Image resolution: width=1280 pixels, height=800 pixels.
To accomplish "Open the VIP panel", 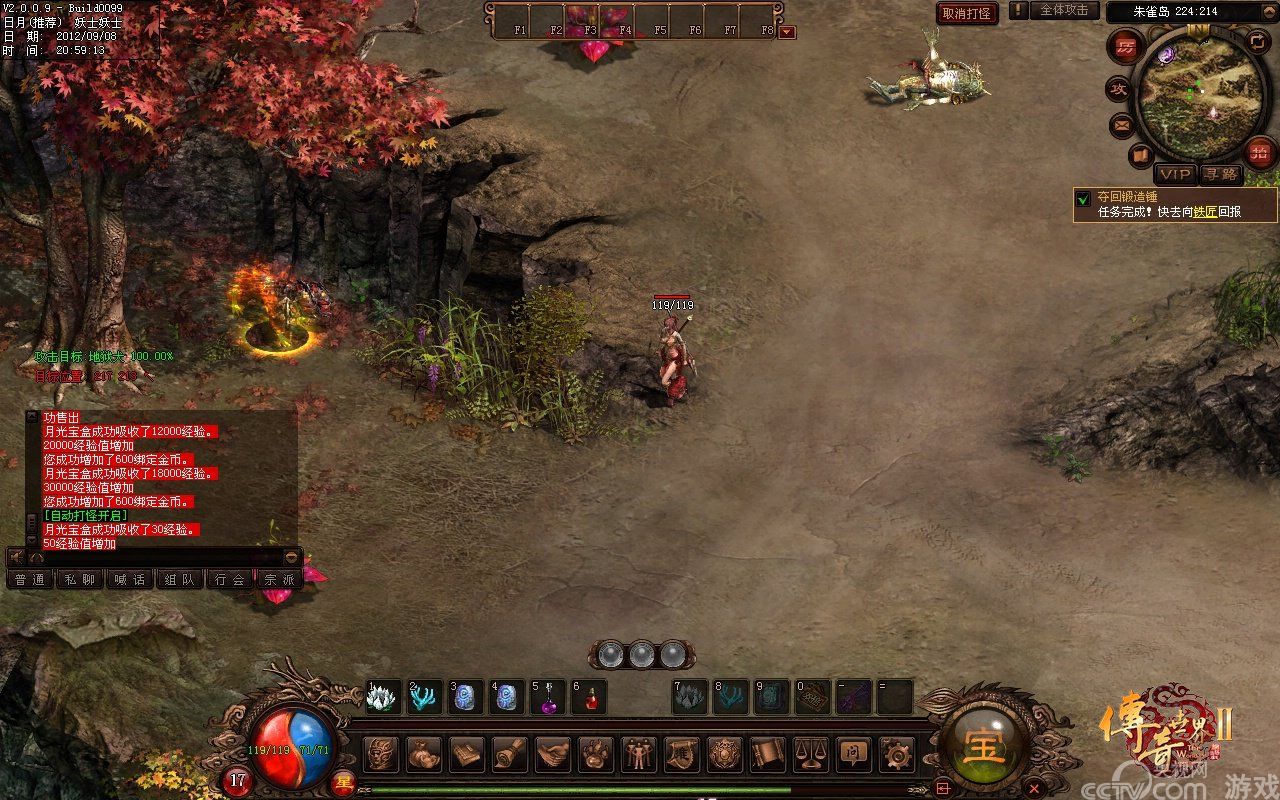I will [1175, 174].
